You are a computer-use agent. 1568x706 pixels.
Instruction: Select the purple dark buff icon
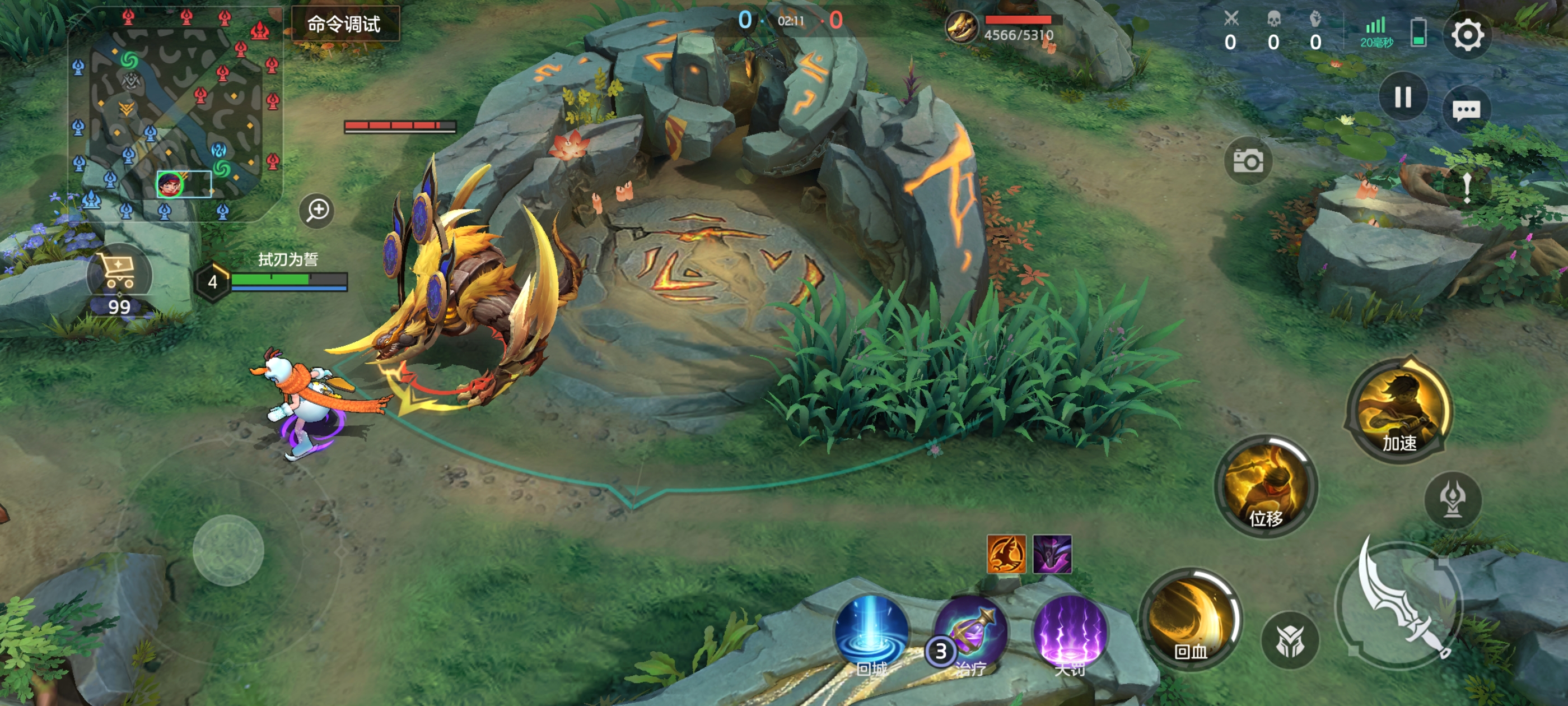point(1052,554)
